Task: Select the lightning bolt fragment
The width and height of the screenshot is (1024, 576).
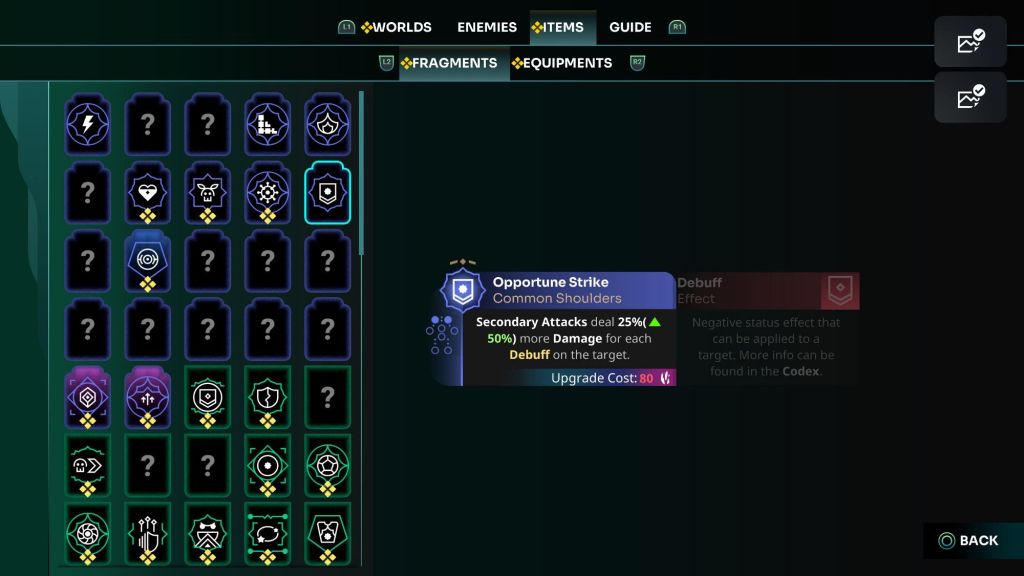Action: (87, 124)
